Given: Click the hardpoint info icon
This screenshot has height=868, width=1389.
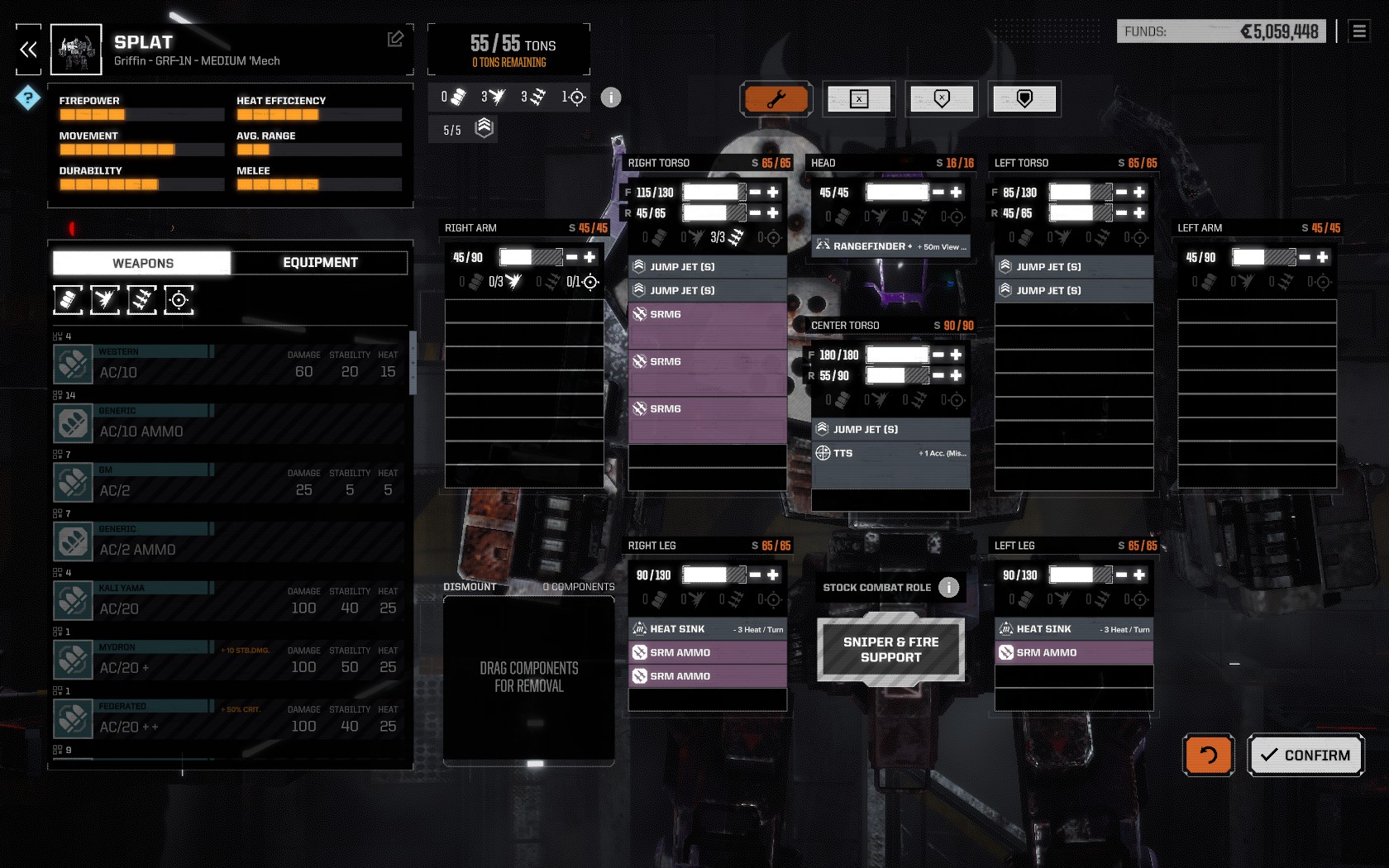Looking at the screenshot, I should [x=610, y=98].
